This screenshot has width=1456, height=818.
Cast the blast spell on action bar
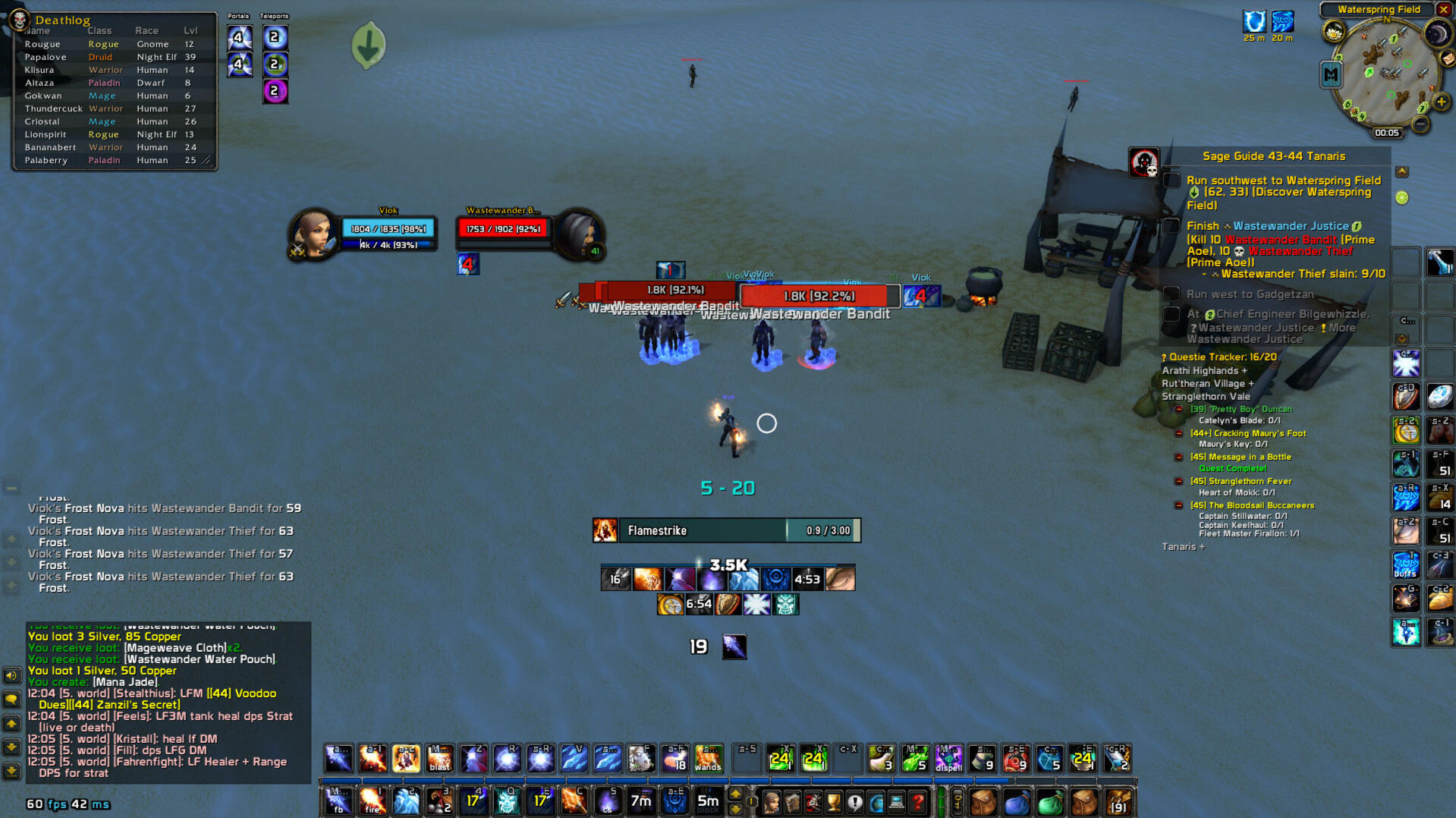pos(439,758)
